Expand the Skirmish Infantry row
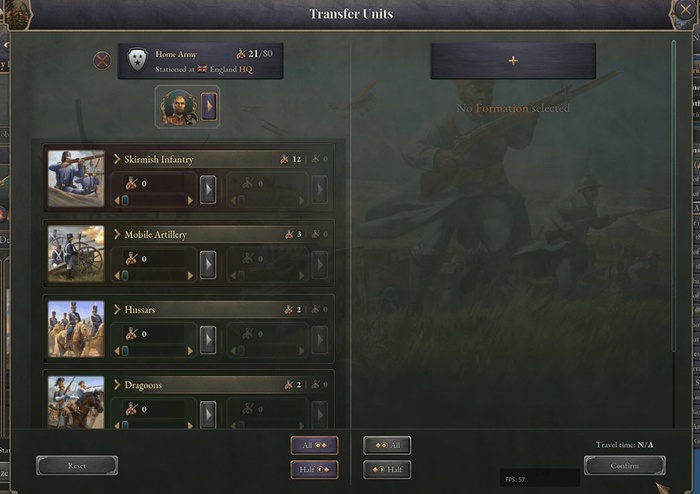 point(117,159)
